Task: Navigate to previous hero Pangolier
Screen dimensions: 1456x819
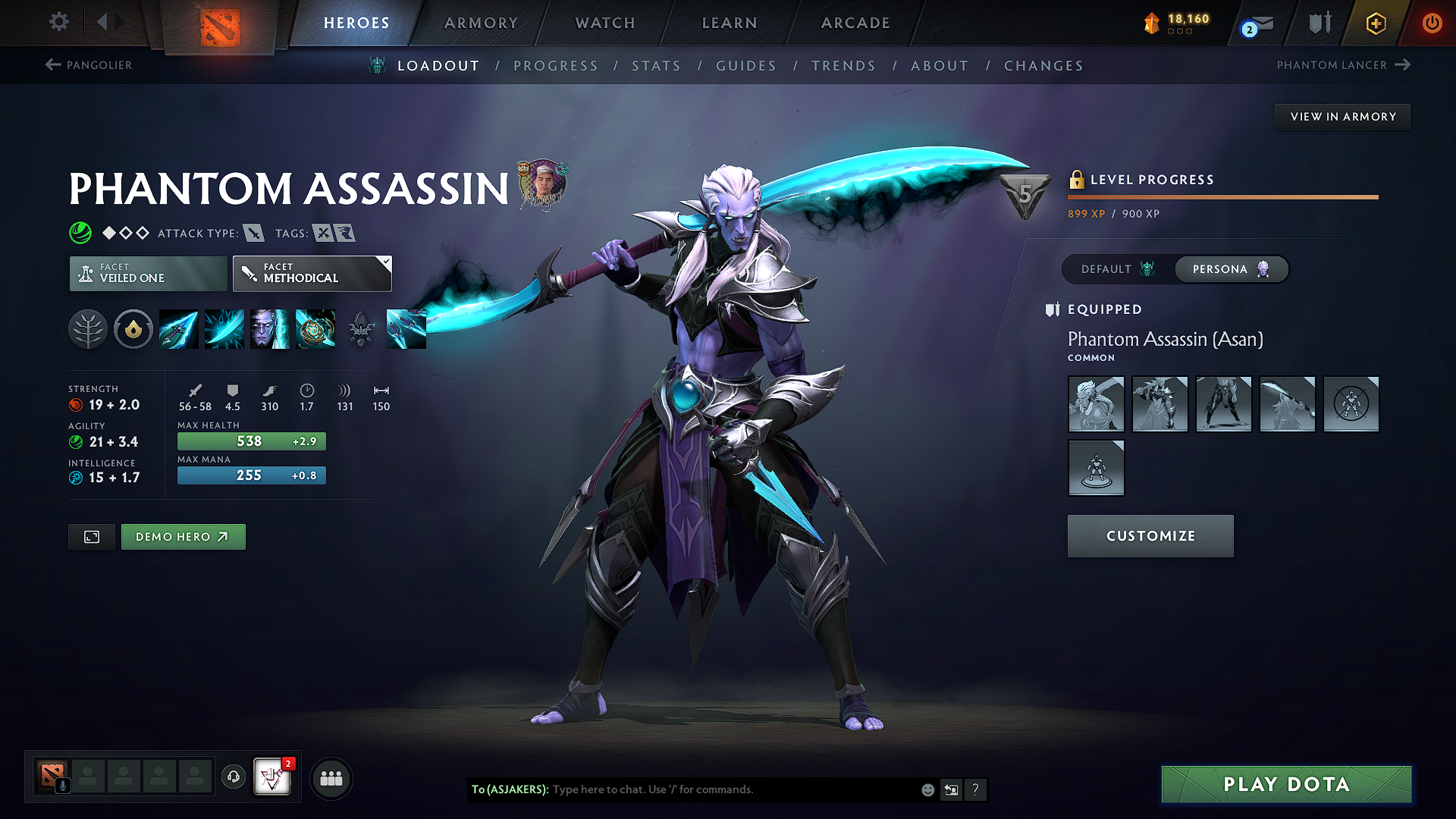Action: pyautogui.click(x=89, y=65)
